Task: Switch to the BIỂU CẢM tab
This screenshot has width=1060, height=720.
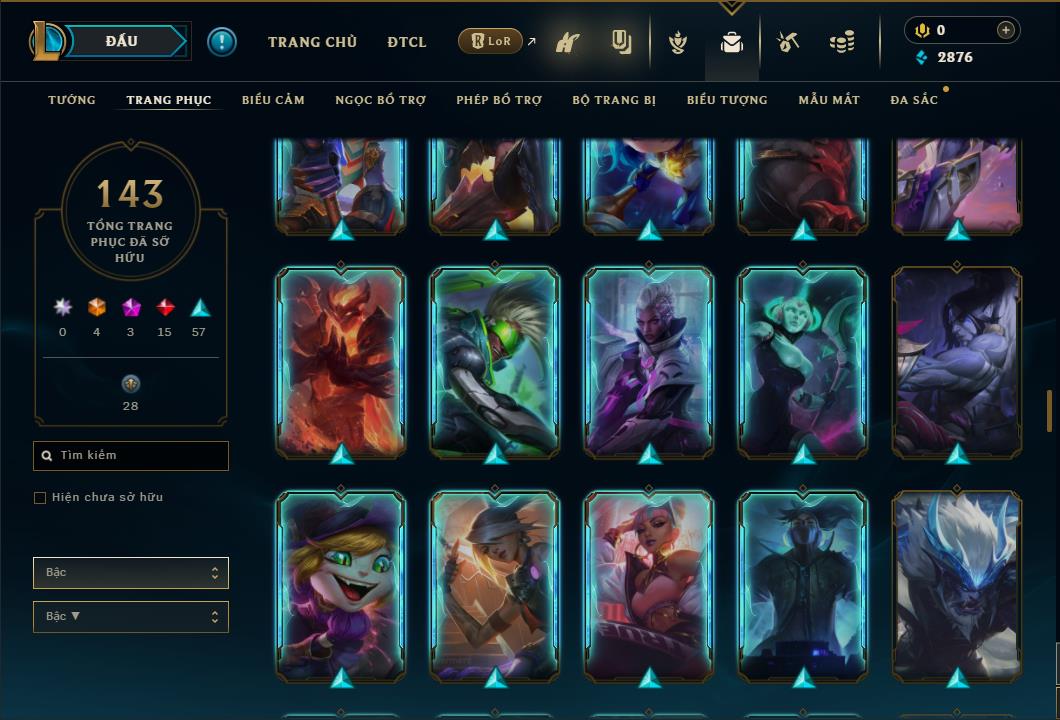Action: 273,100
